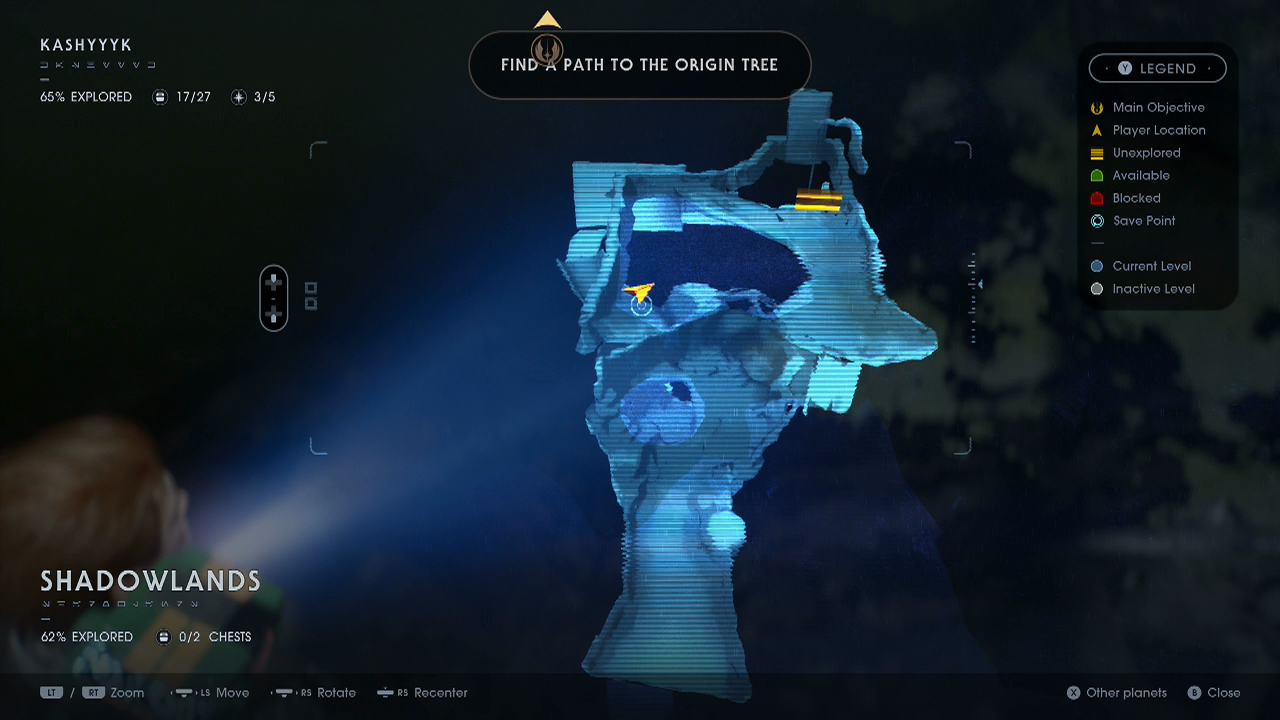Select the Save Point icon in the legend

click(1097, 221)
